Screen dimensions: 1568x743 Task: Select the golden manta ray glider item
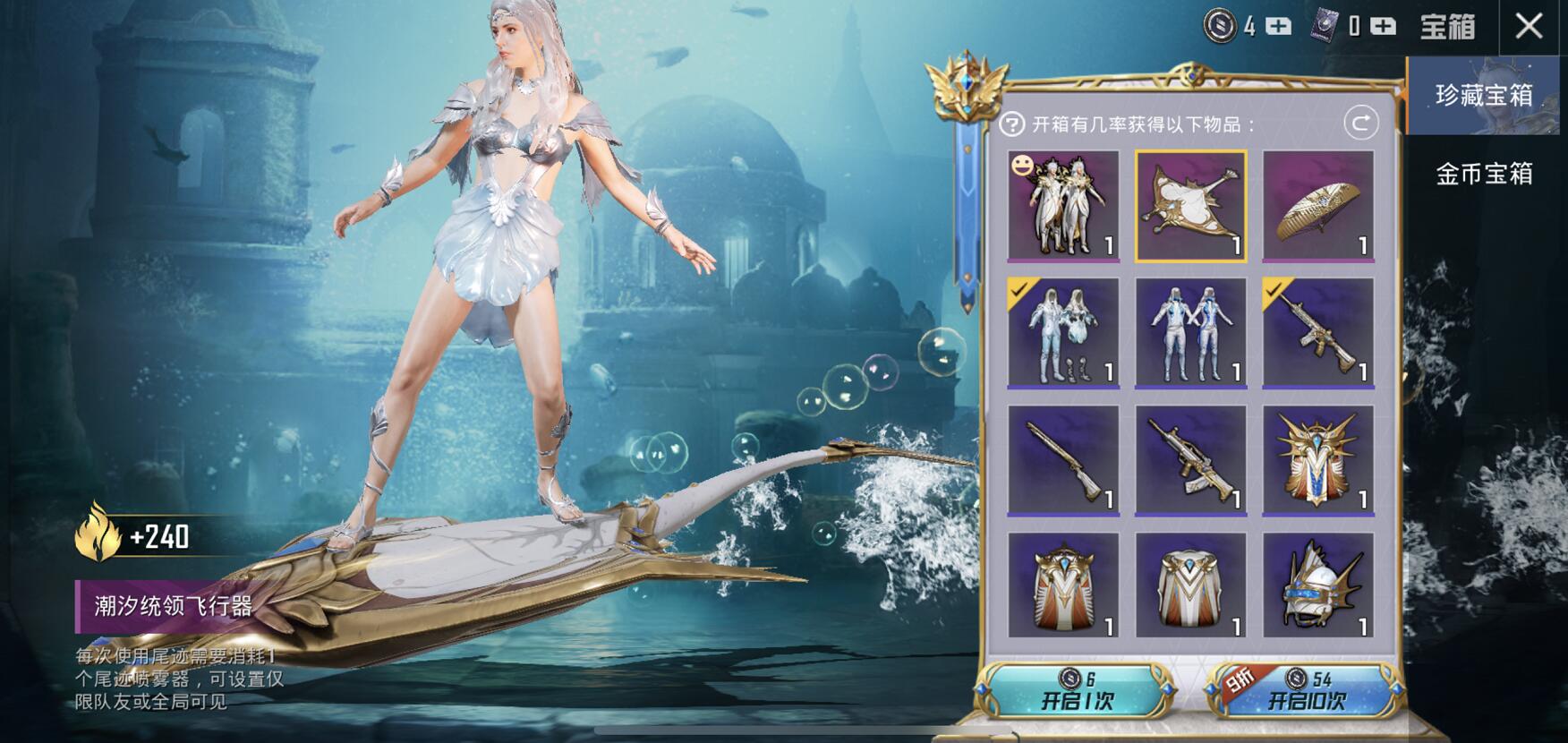[1190, 206]
